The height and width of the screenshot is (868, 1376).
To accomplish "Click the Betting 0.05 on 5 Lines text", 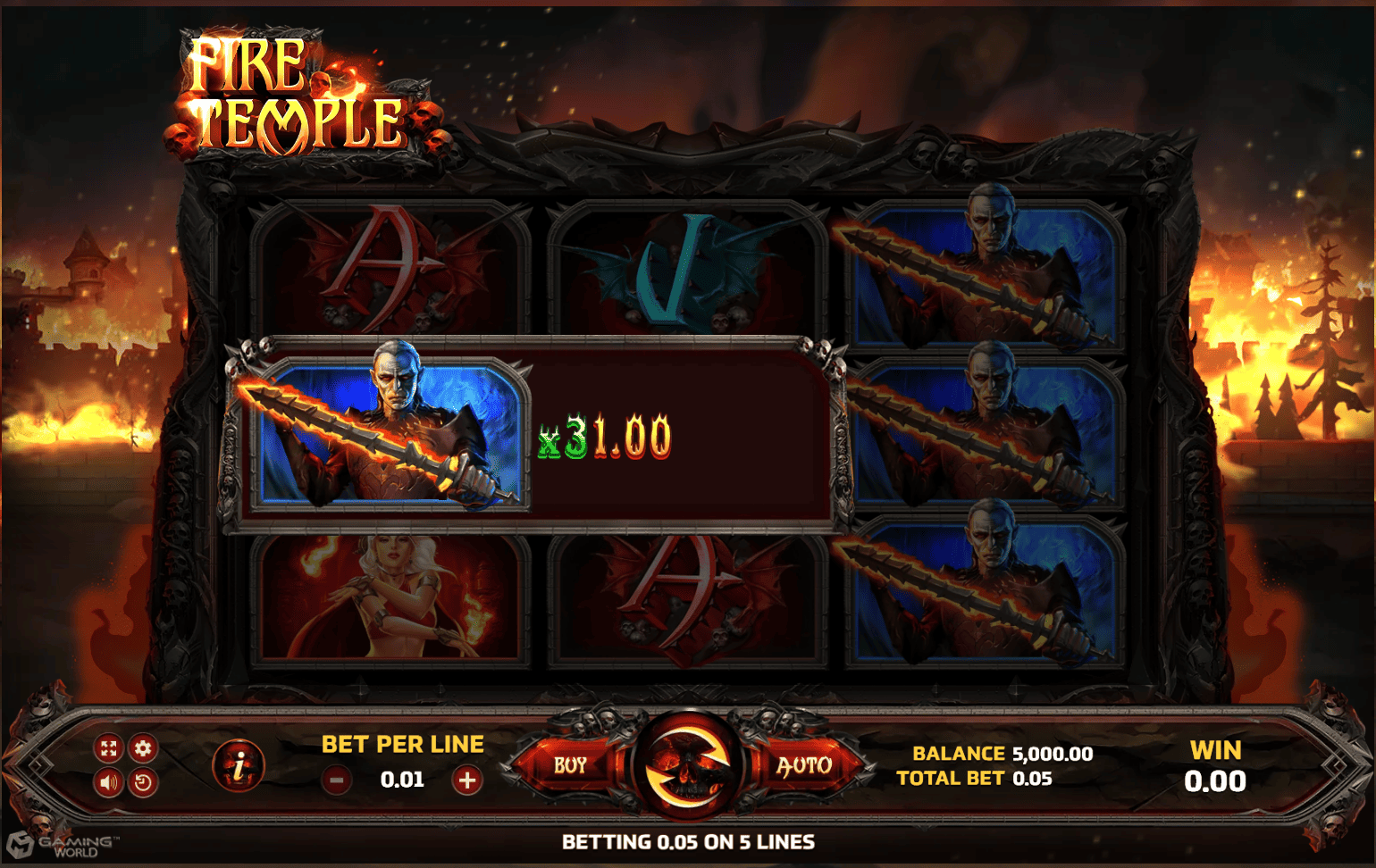I will (x=688, y=840).
